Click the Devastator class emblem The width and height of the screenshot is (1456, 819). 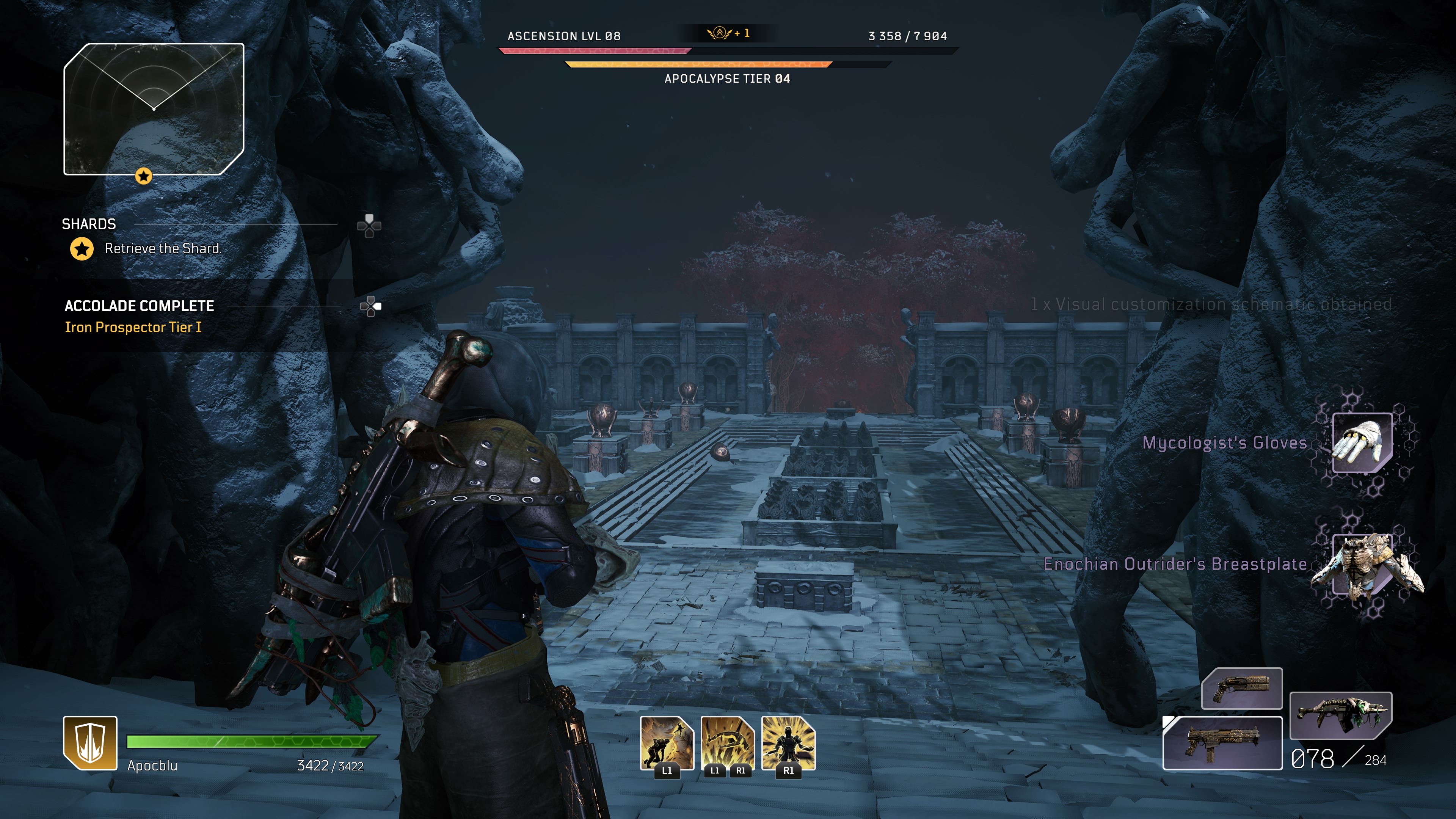[91, 743]
